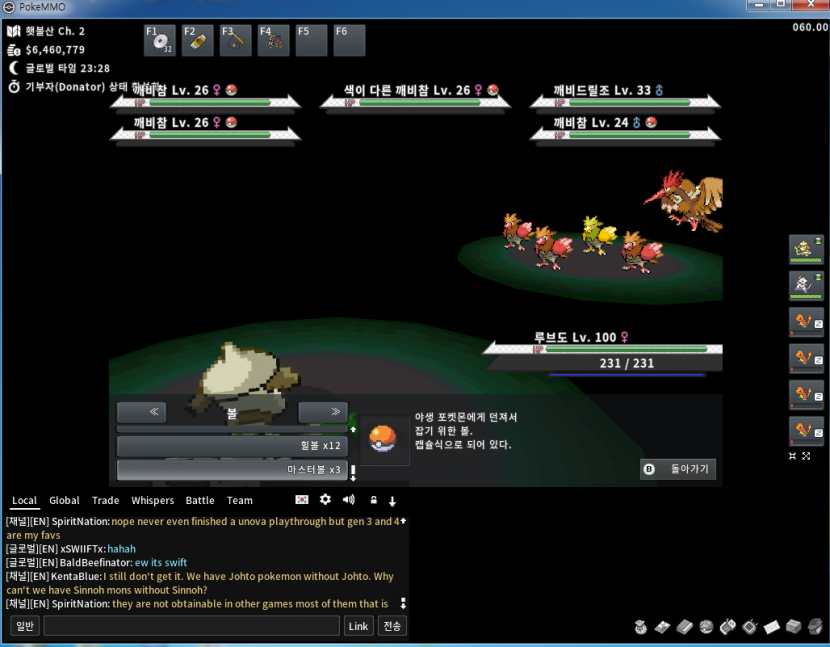The image size is (830, 647).
Task: Select the 마스터볼 x3 row
Action: pos(232,469)
